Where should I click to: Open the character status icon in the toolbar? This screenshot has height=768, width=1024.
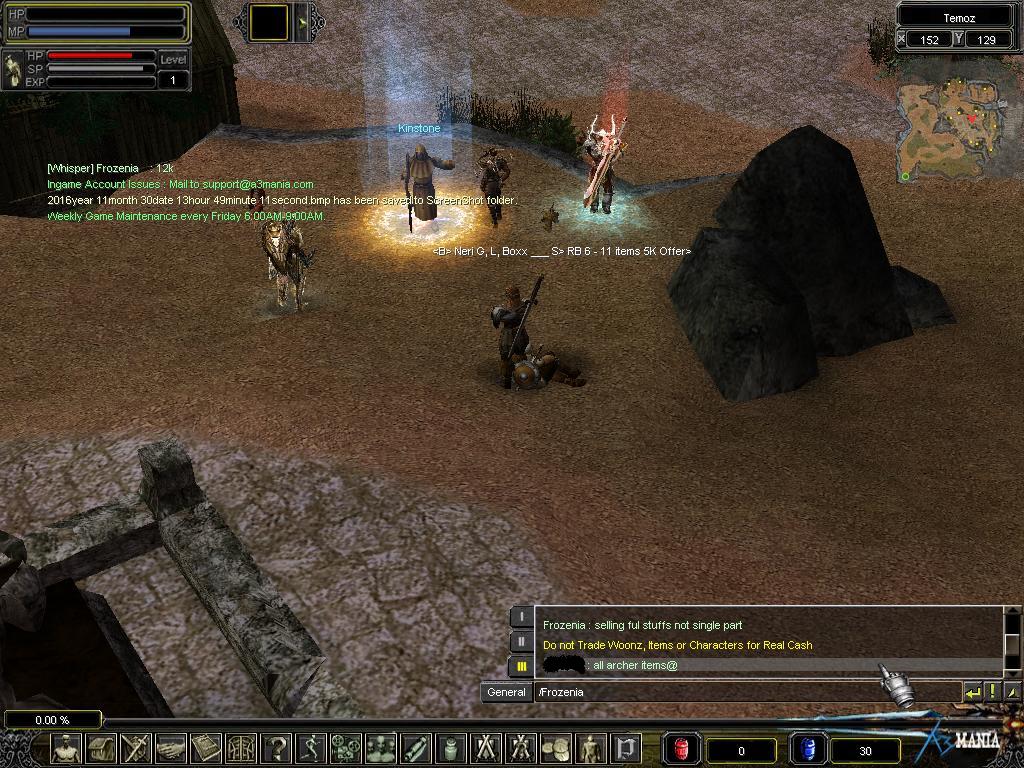pos(67,748)
